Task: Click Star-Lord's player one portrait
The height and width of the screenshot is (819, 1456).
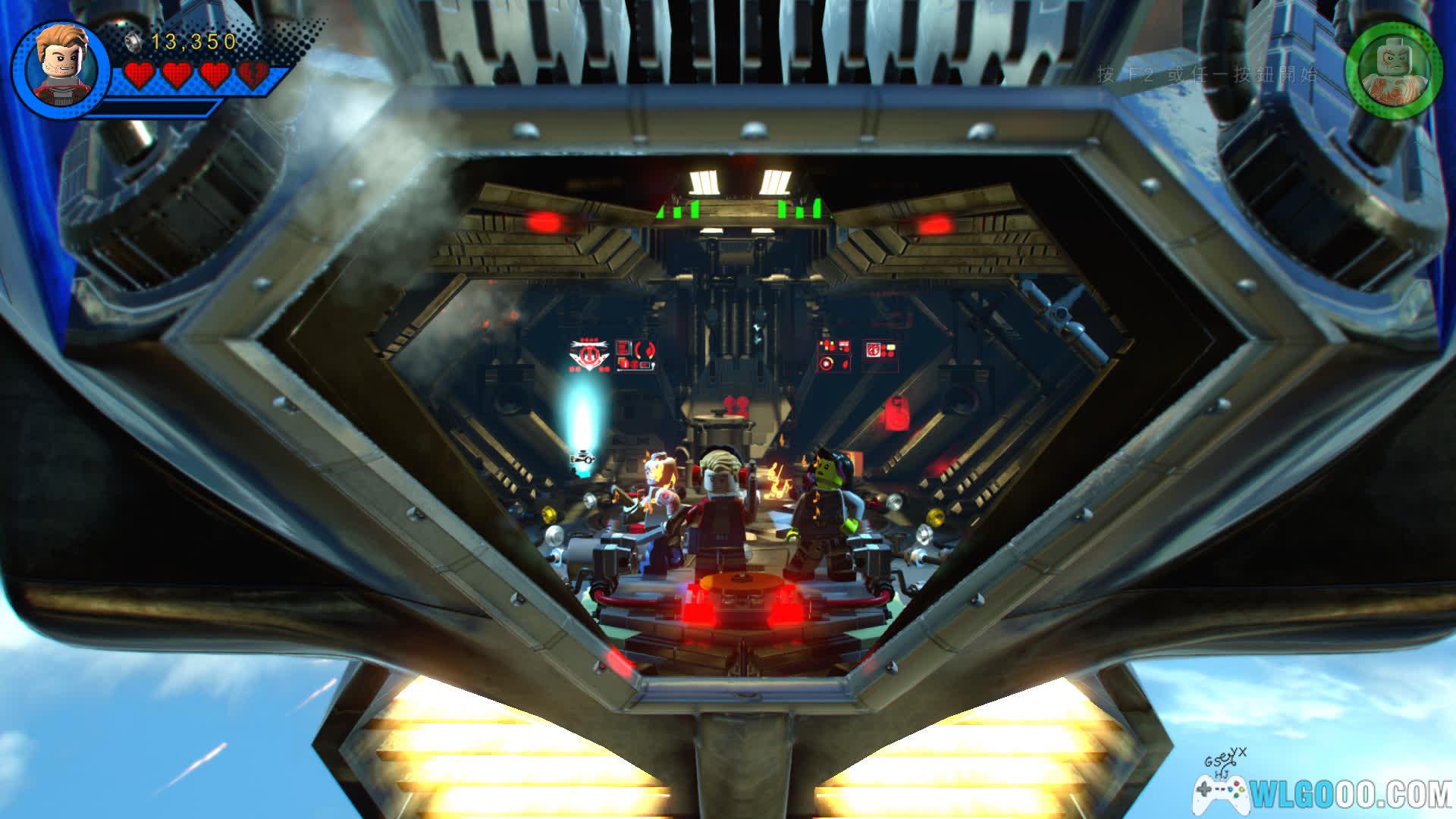Action: (x=61, y=68)
